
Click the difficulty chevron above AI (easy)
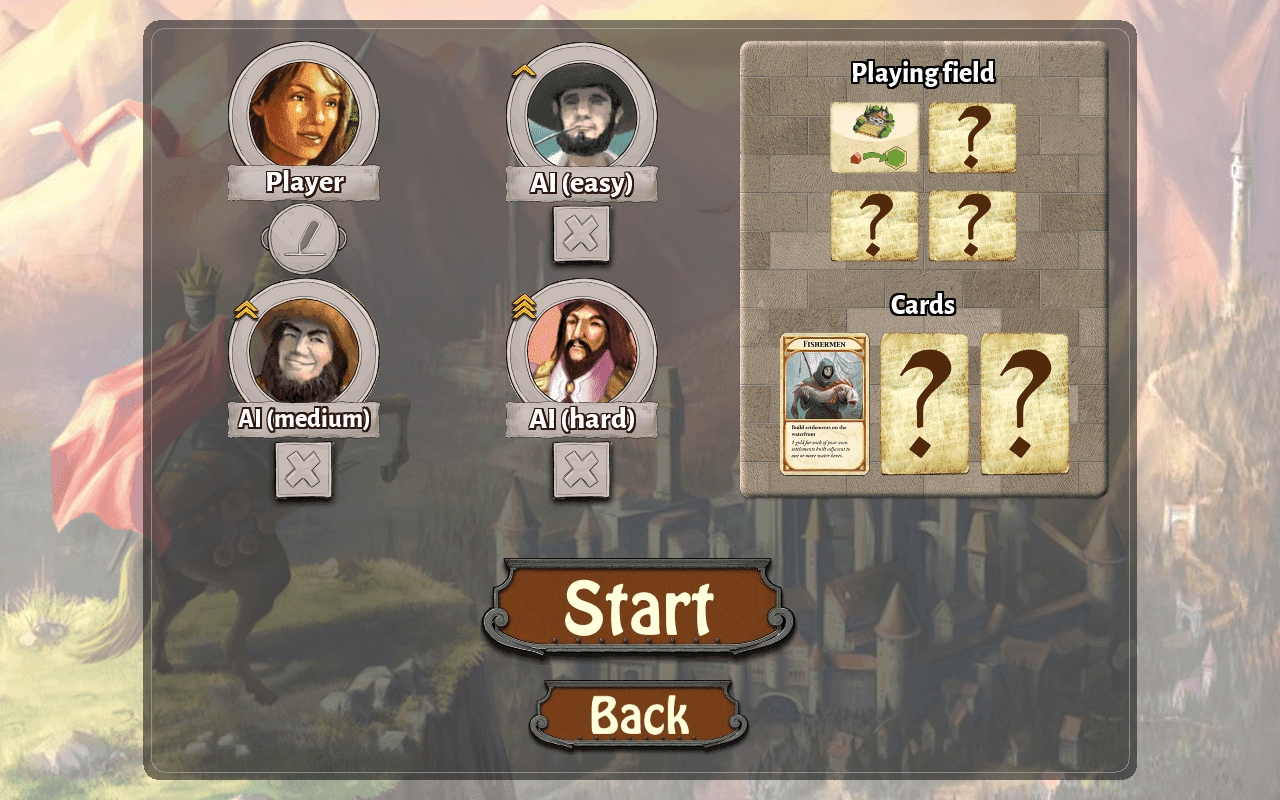tap(522, 68)
